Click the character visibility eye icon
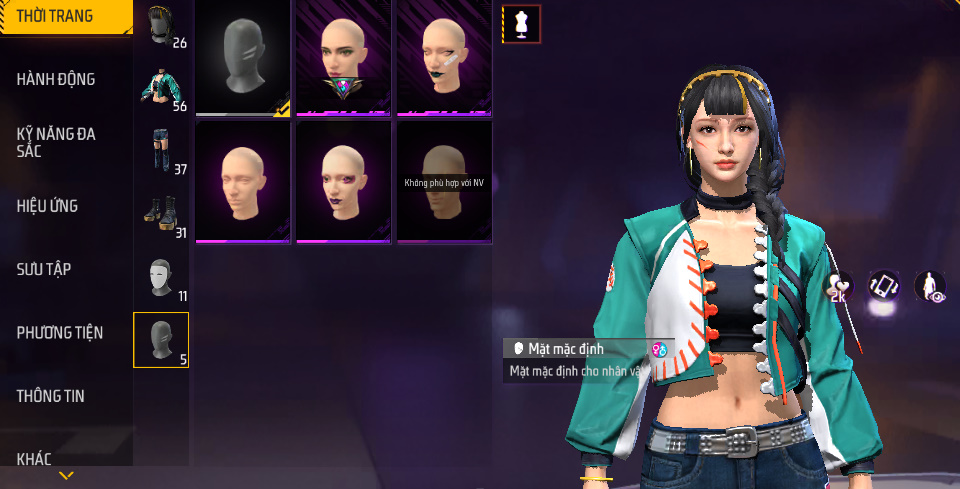Viewport: 960px width, 489px height. click(x=931, y=286)
